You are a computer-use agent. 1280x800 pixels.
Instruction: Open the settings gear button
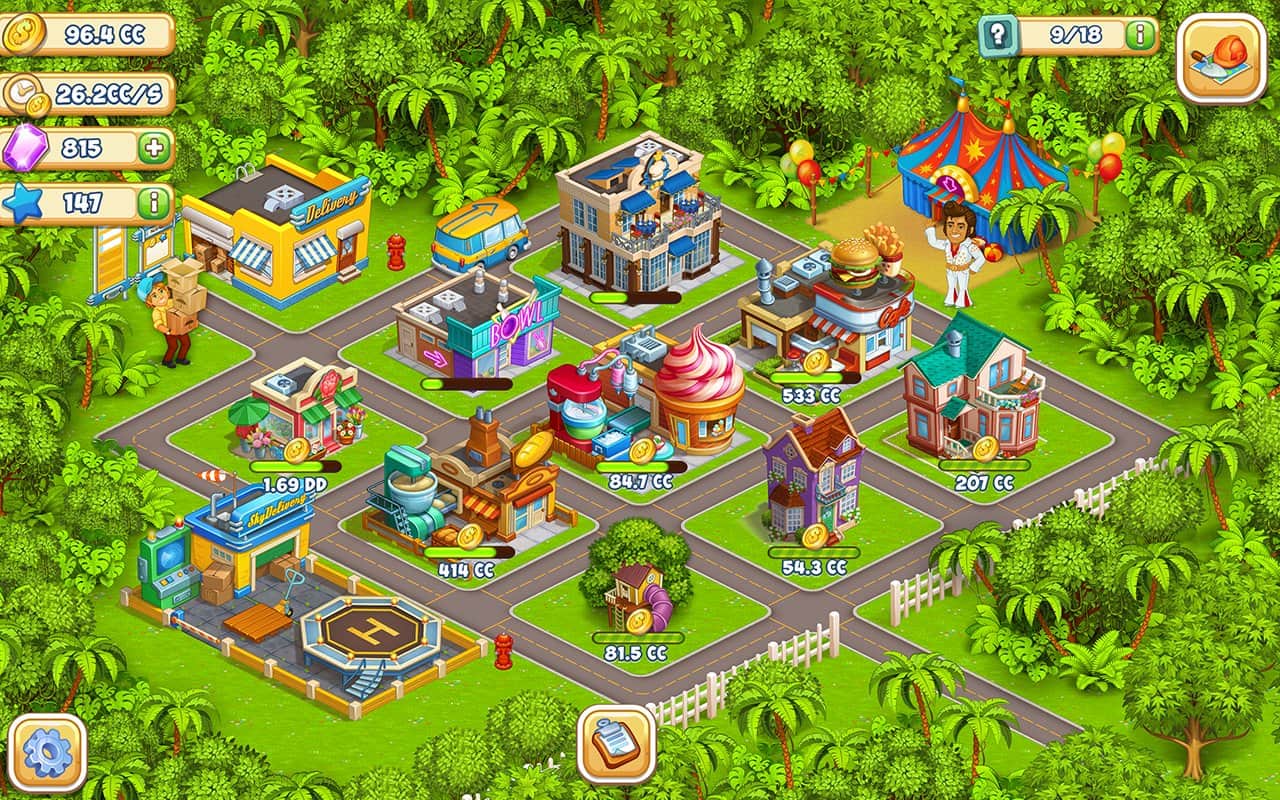point(47,753)
